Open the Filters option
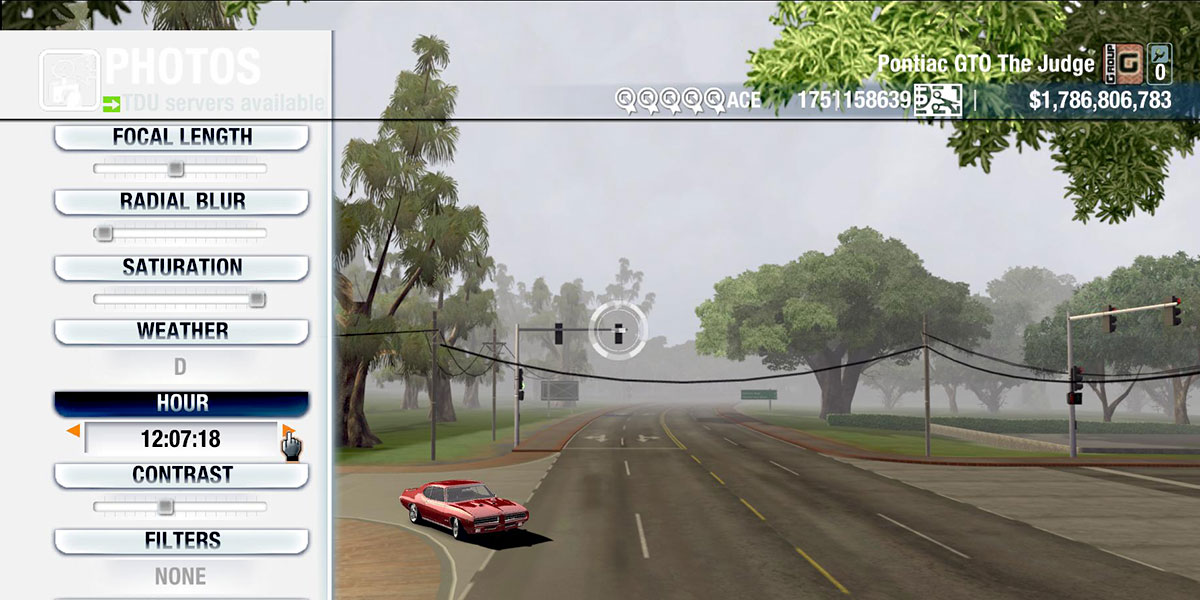 [x=181, y=541]
